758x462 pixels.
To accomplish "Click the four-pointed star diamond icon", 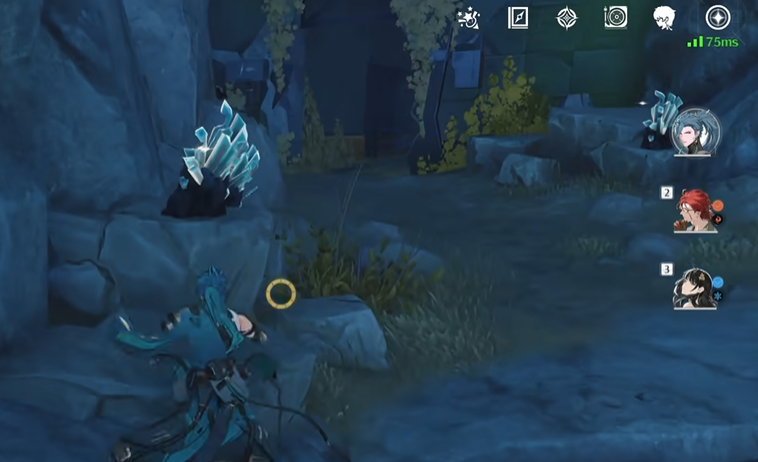I will coord(567,17).
